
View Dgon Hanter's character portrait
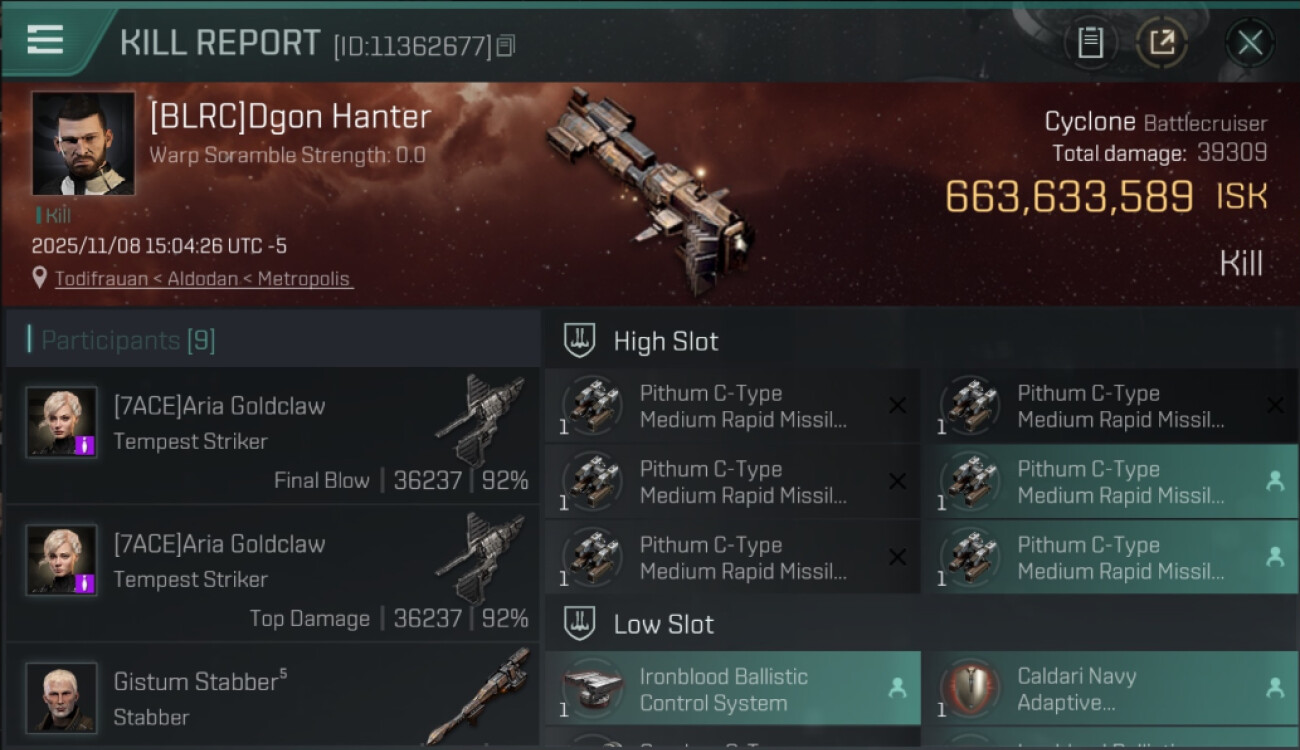[83, 143]
